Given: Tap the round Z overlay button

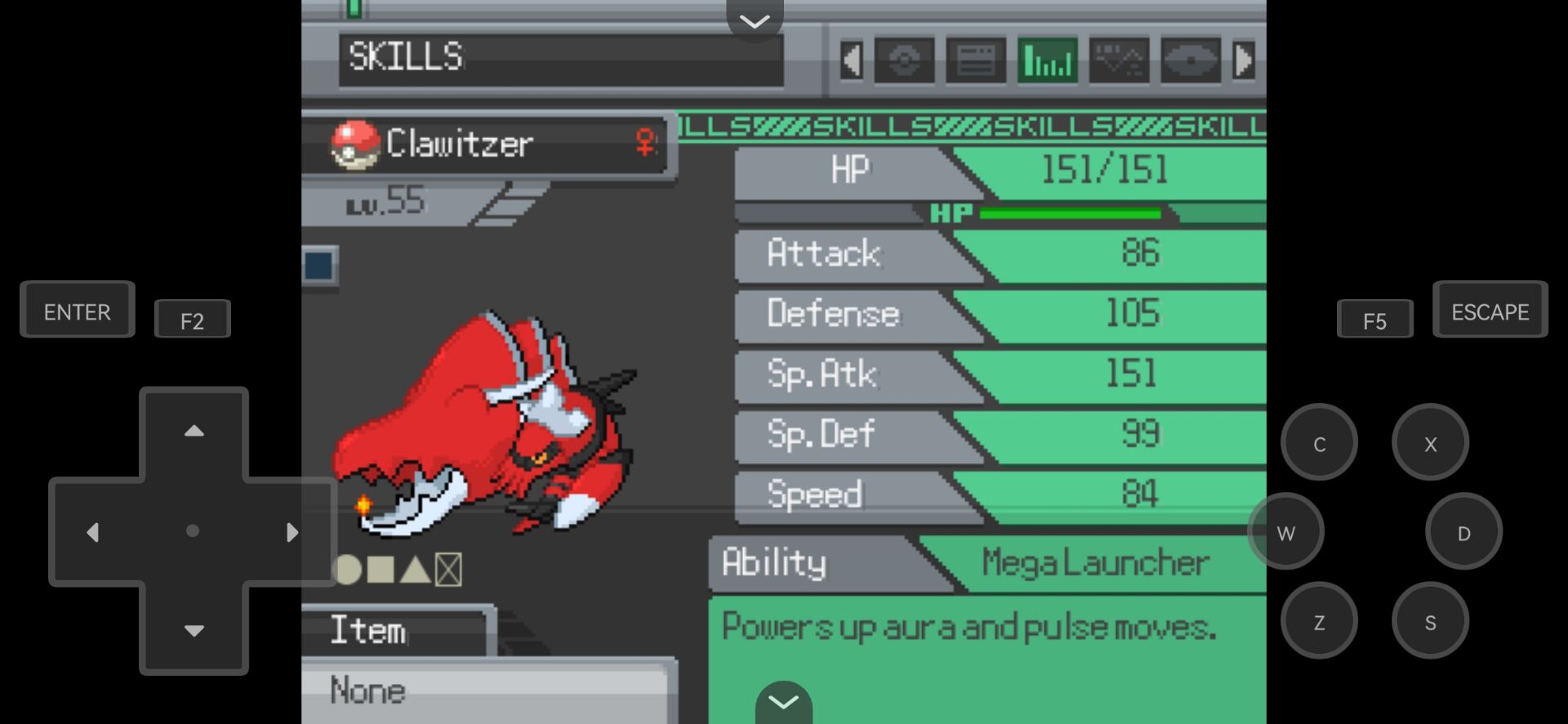Looking at the screenshot, I should (x=1319, y=622).
